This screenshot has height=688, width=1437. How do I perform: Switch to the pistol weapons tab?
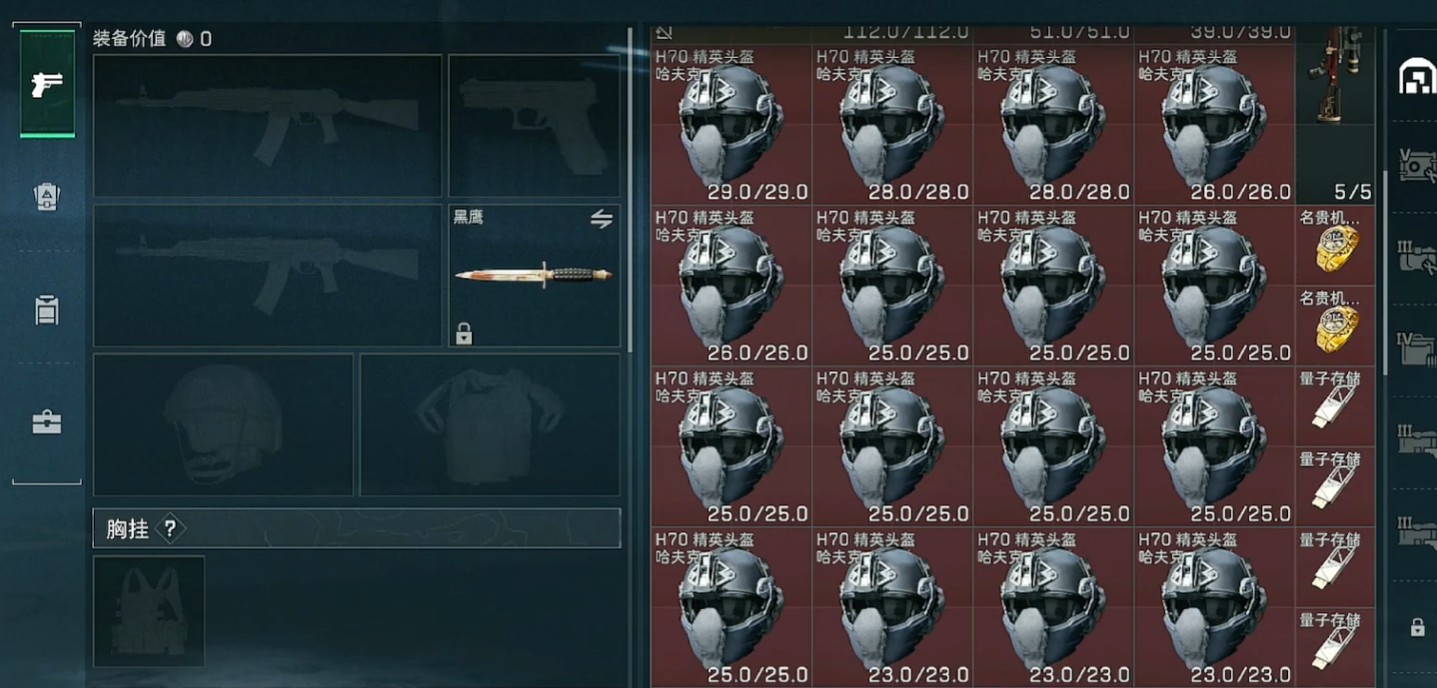pyautogui.click(x=47, y=85)
